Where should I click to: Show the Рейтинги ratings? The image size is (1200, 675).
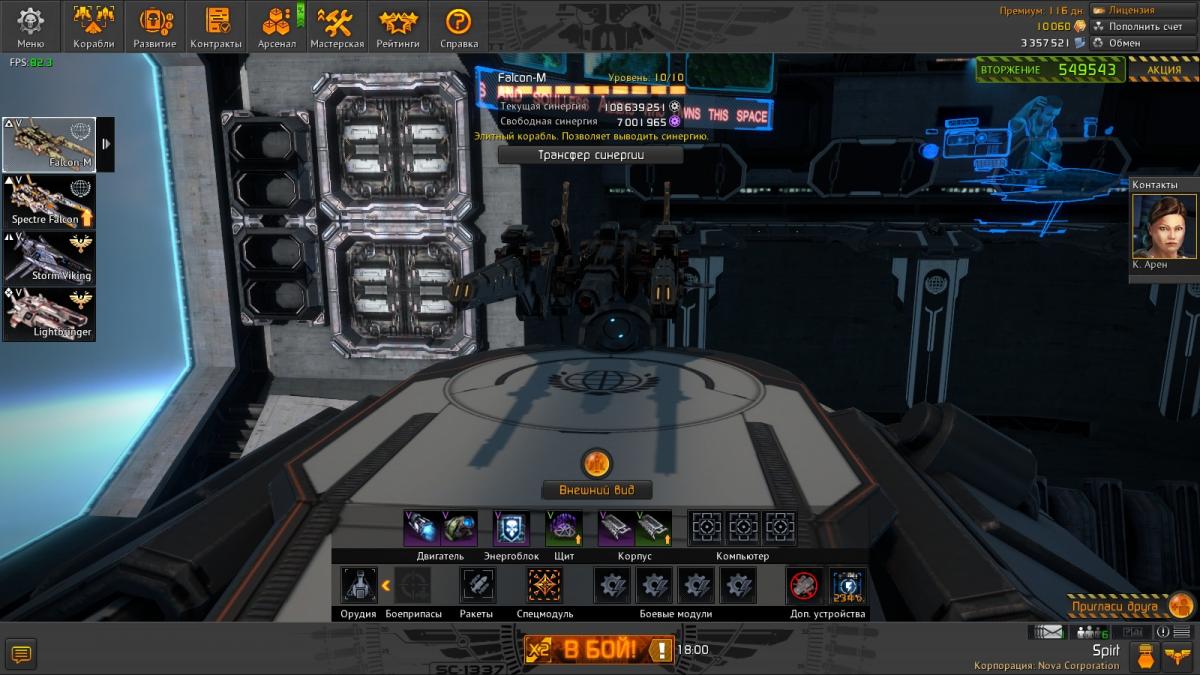pyautogui.click(x=397, y=26)
